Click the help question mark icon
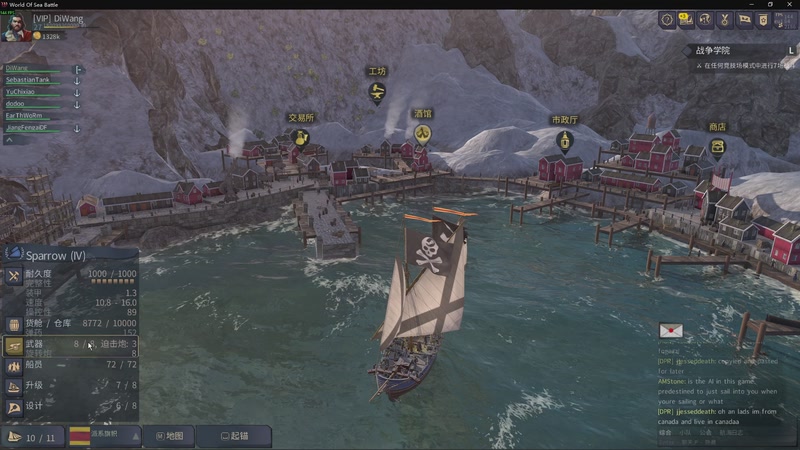 [667, 20]
